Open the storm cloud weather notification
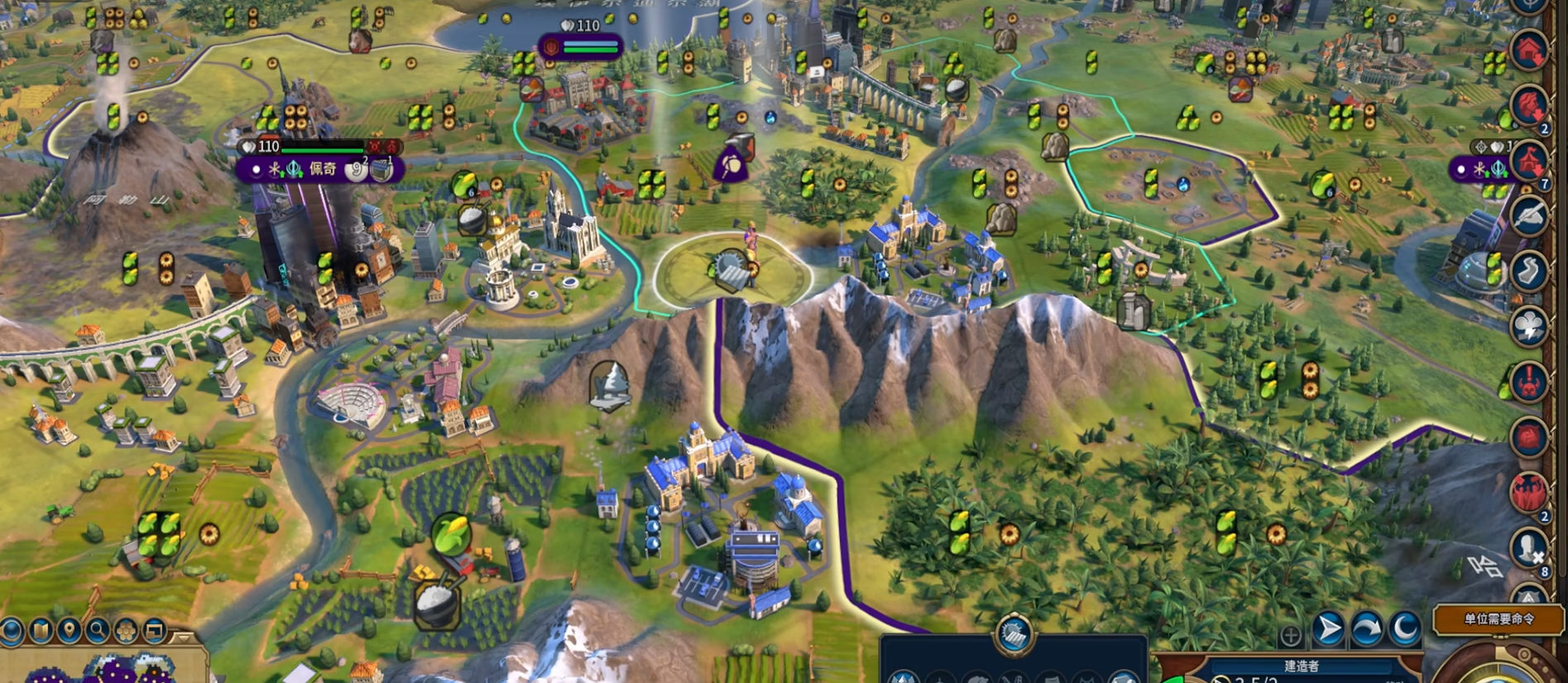The height and width of the screenshot is (683, 1568). [x=1529, y=326]
